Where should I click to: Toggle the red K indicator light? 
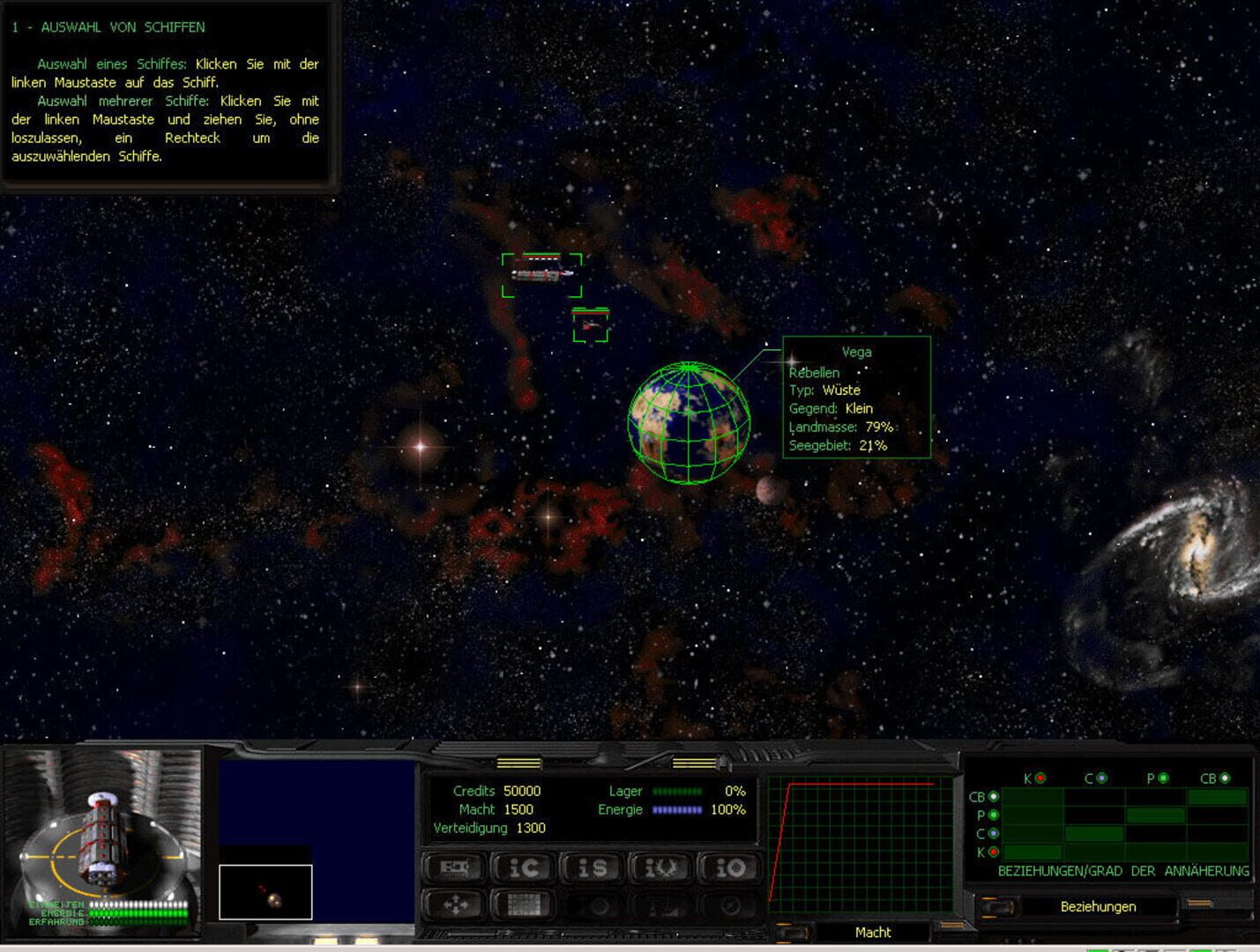(x=1040, y=778)
